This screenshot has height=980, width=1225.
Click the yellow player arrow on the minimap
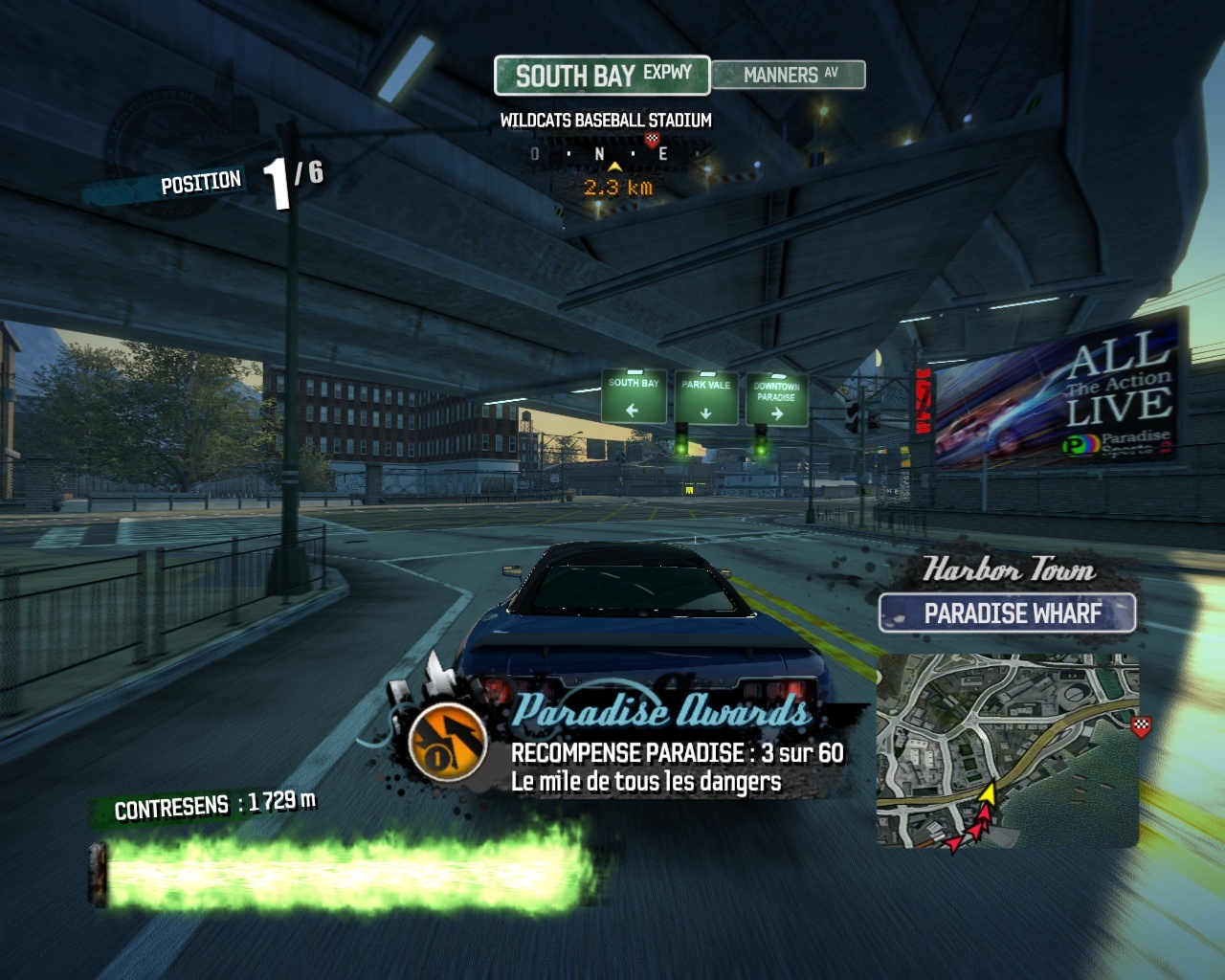(988, 792)
